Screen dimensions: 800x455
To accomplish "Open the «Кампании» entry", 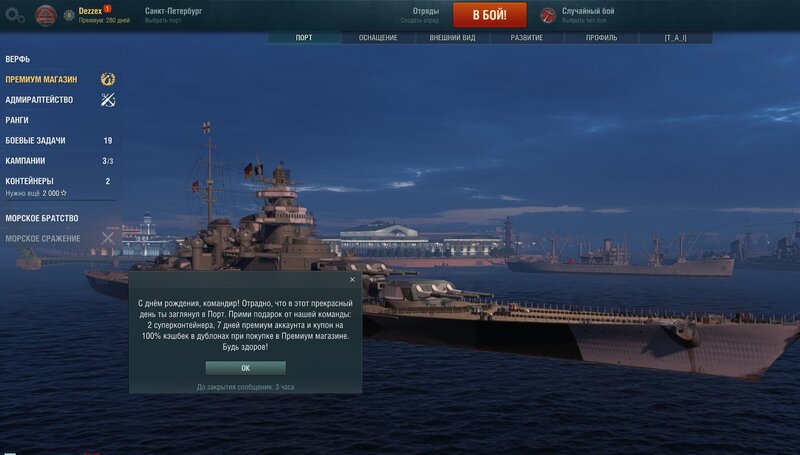I will 25,161.
